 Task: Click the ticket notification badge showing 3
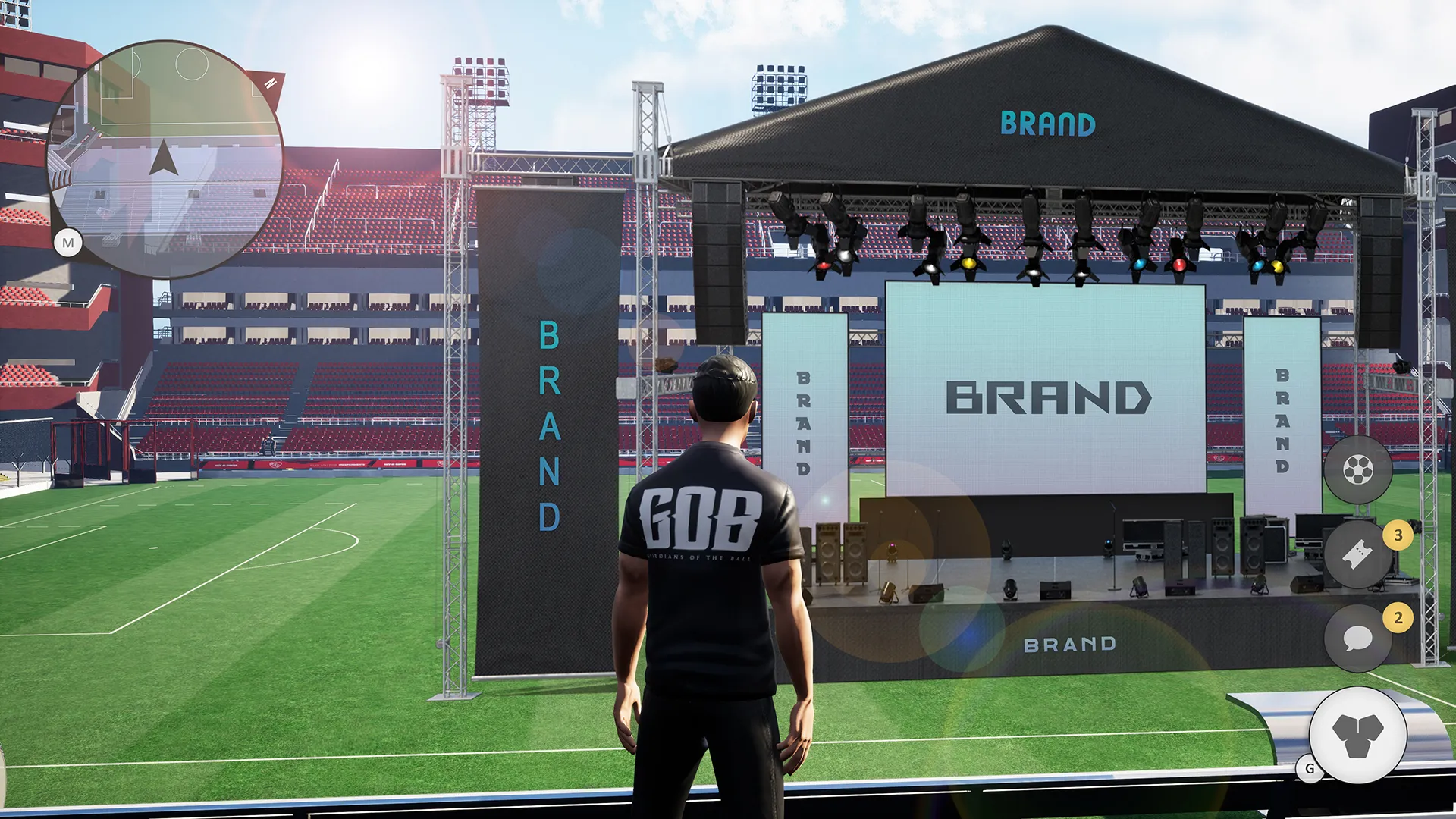click(1396, 534)
